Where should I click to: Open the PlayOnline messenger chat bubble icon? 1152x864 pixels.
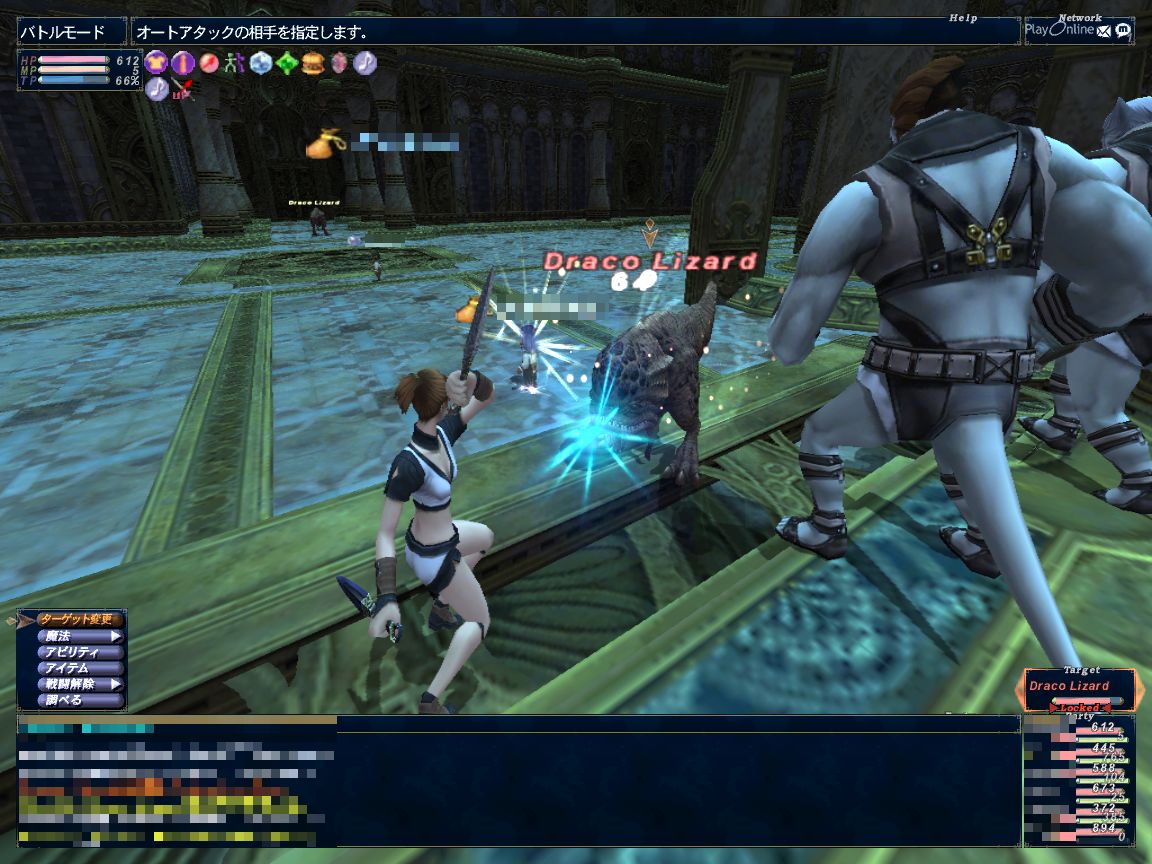(x=1123, y=30)
